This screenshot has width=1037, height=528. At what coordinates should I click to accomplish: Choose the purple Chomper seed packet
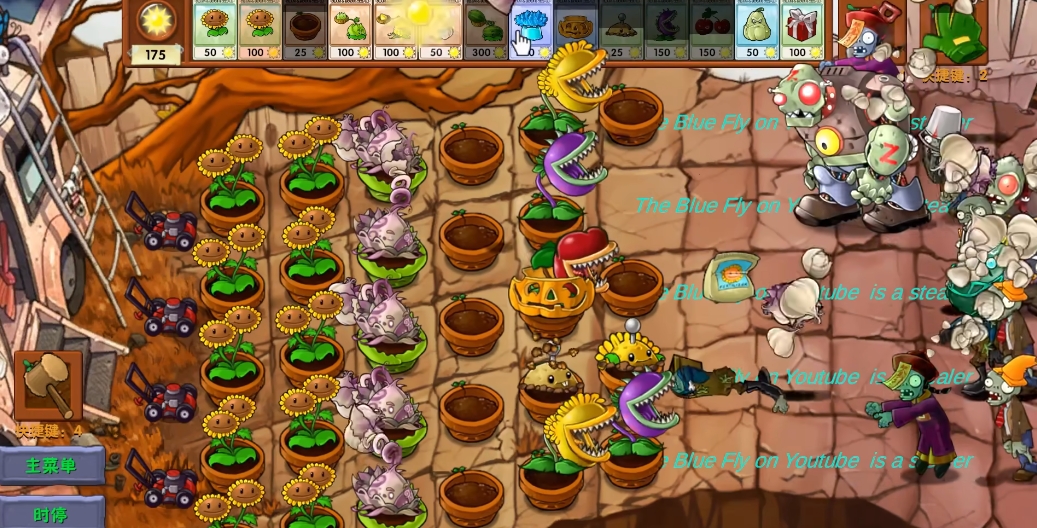[x=666, y=30]
